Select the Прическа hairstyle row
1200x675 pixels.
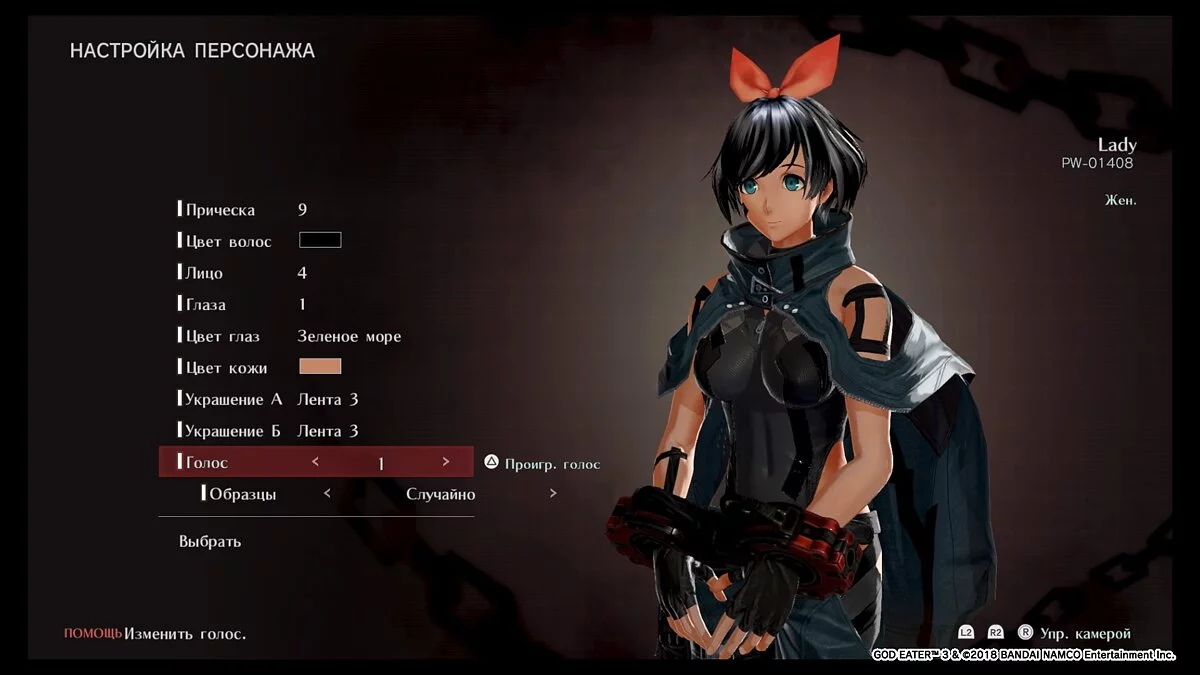click(221, 210)
